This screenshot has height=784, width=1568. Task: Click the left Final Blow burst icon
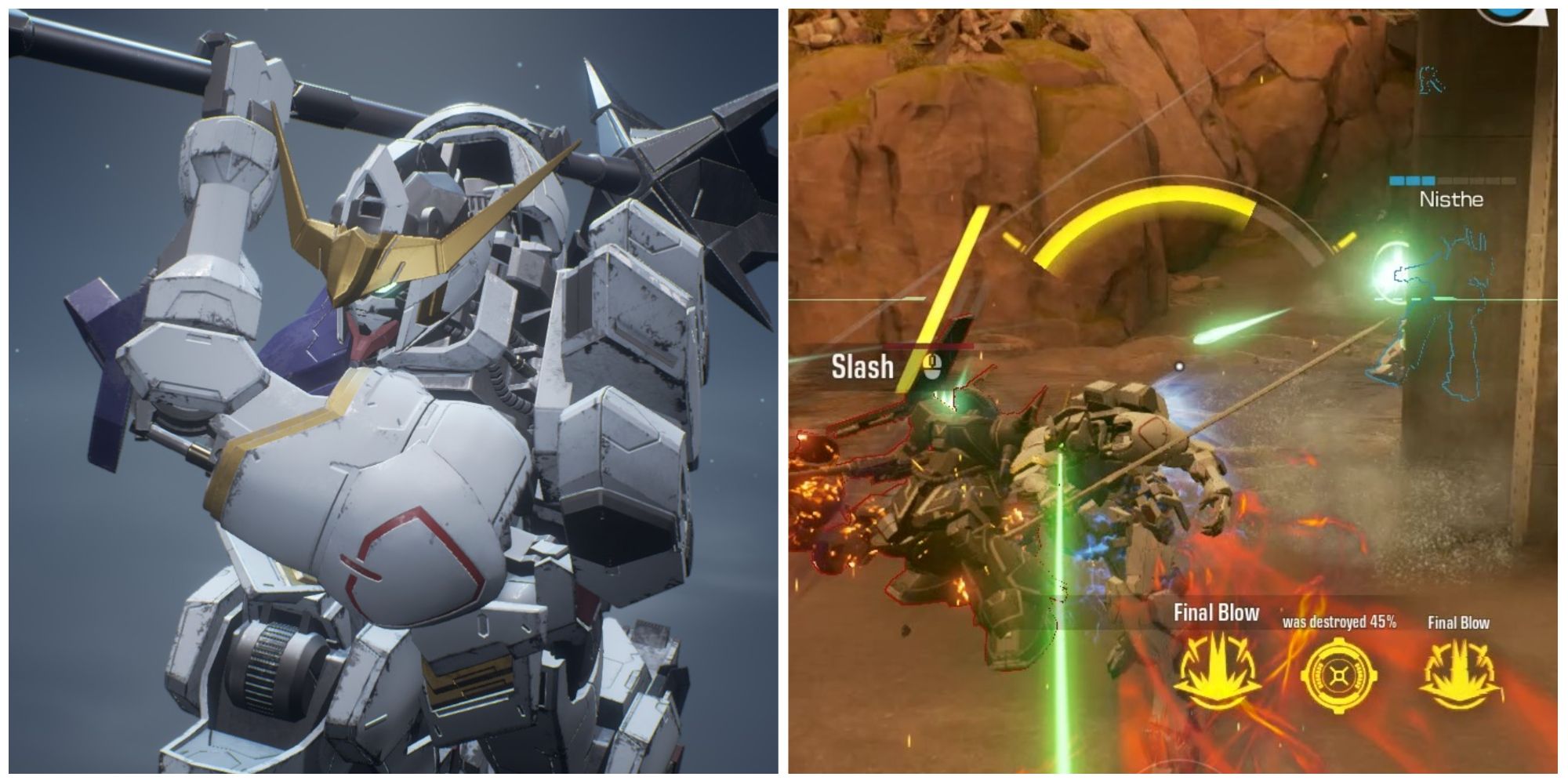coord(1217,670)
